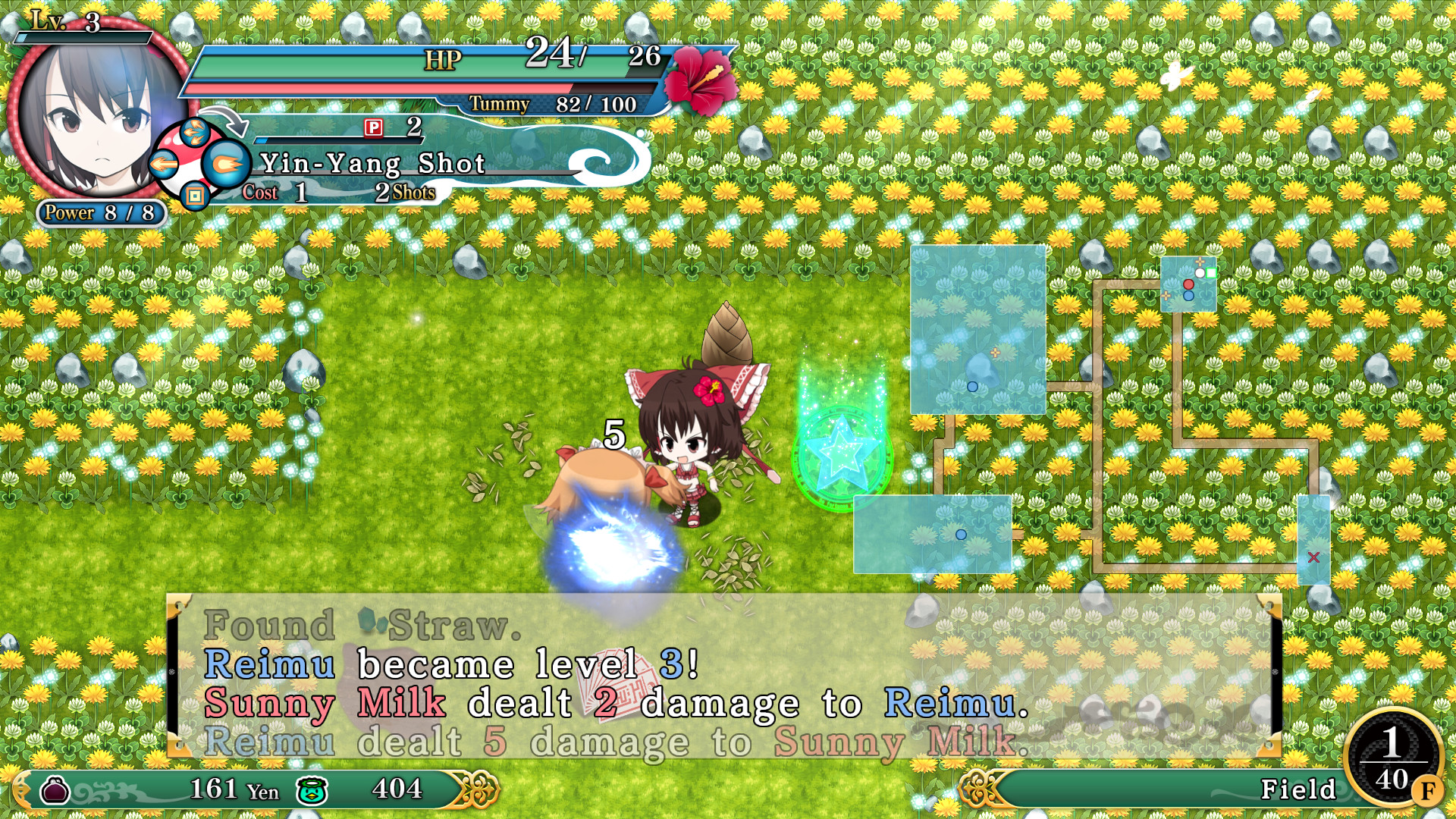Click the Sunny Milk name in the log
Image resolution: width=1456 pixels, height=819 pixels.
tap(326, 704)
